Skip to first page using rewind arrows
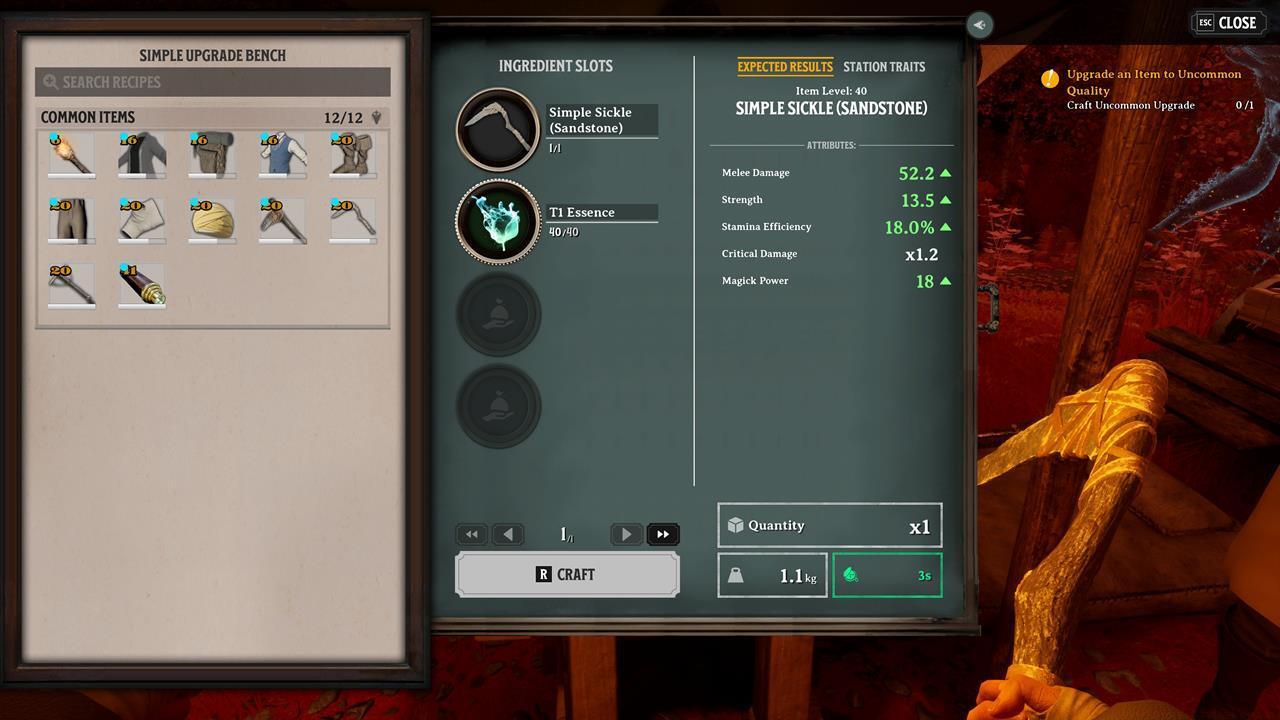Screen dimensions: 1280x720 (471, 534)
